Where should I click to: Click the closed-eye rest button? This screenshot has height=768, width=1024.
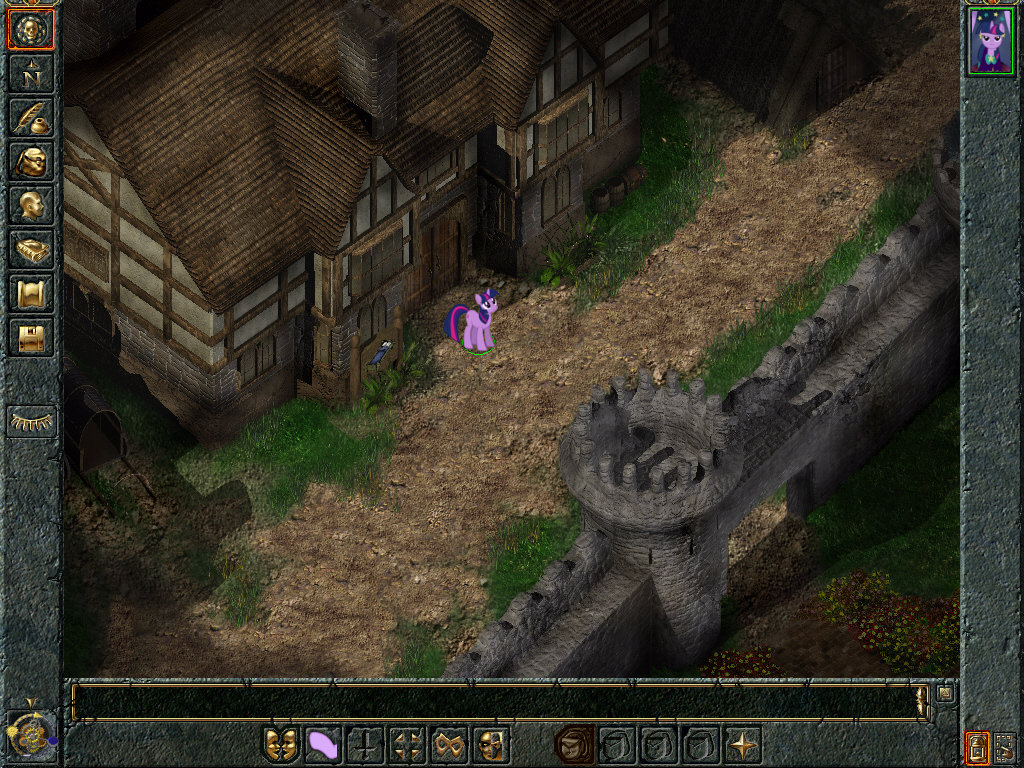pyautogui.click(x=31, y=421)
